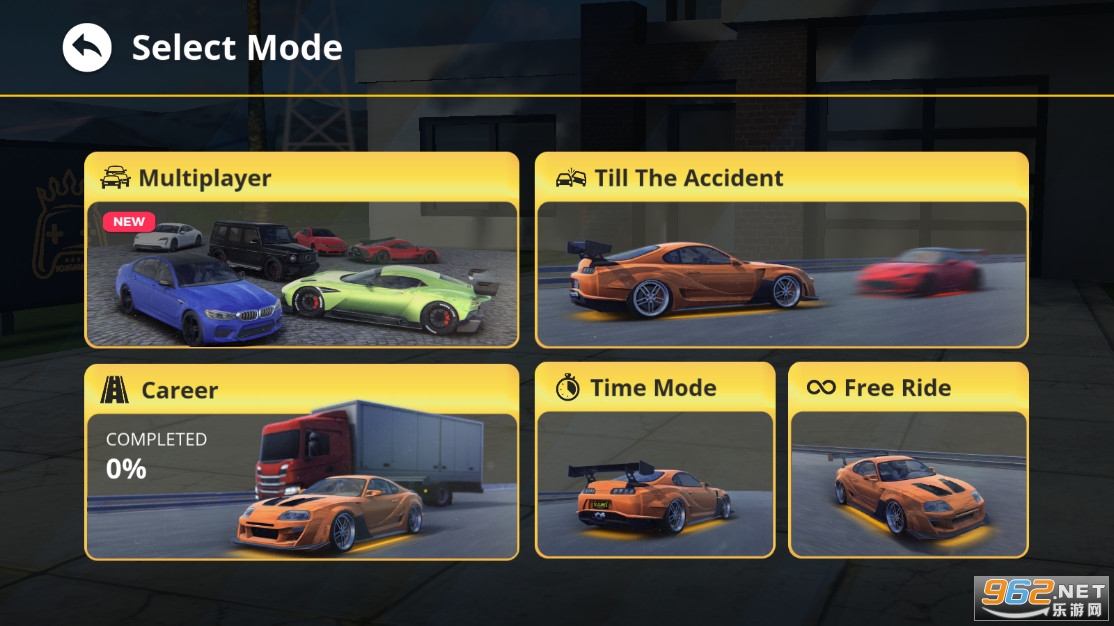
Task: Start Time Mode
Action: pos(655,460)
